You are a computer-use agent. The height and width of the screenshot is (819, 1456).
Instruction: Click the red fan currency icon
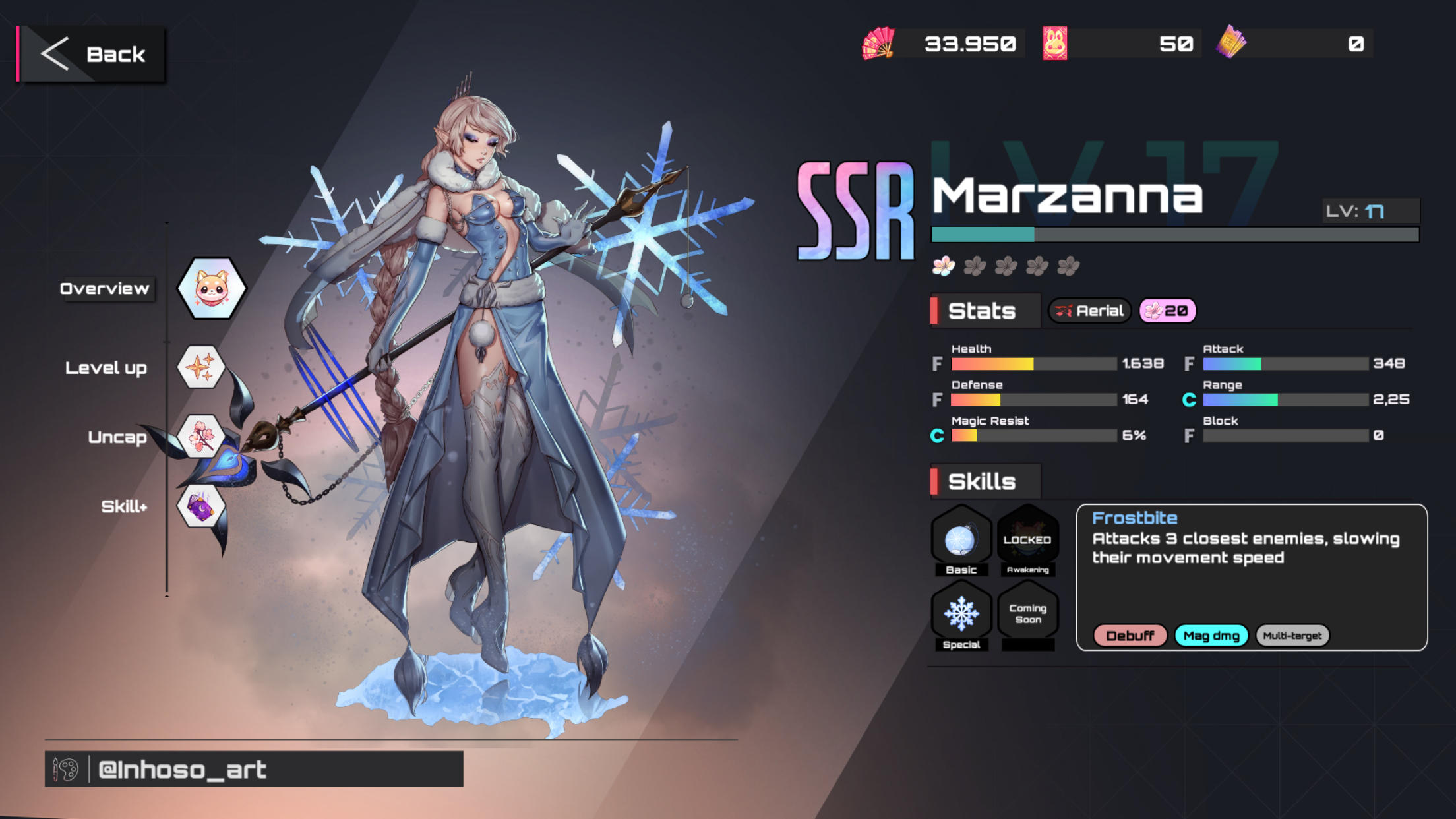pos(878,44)
